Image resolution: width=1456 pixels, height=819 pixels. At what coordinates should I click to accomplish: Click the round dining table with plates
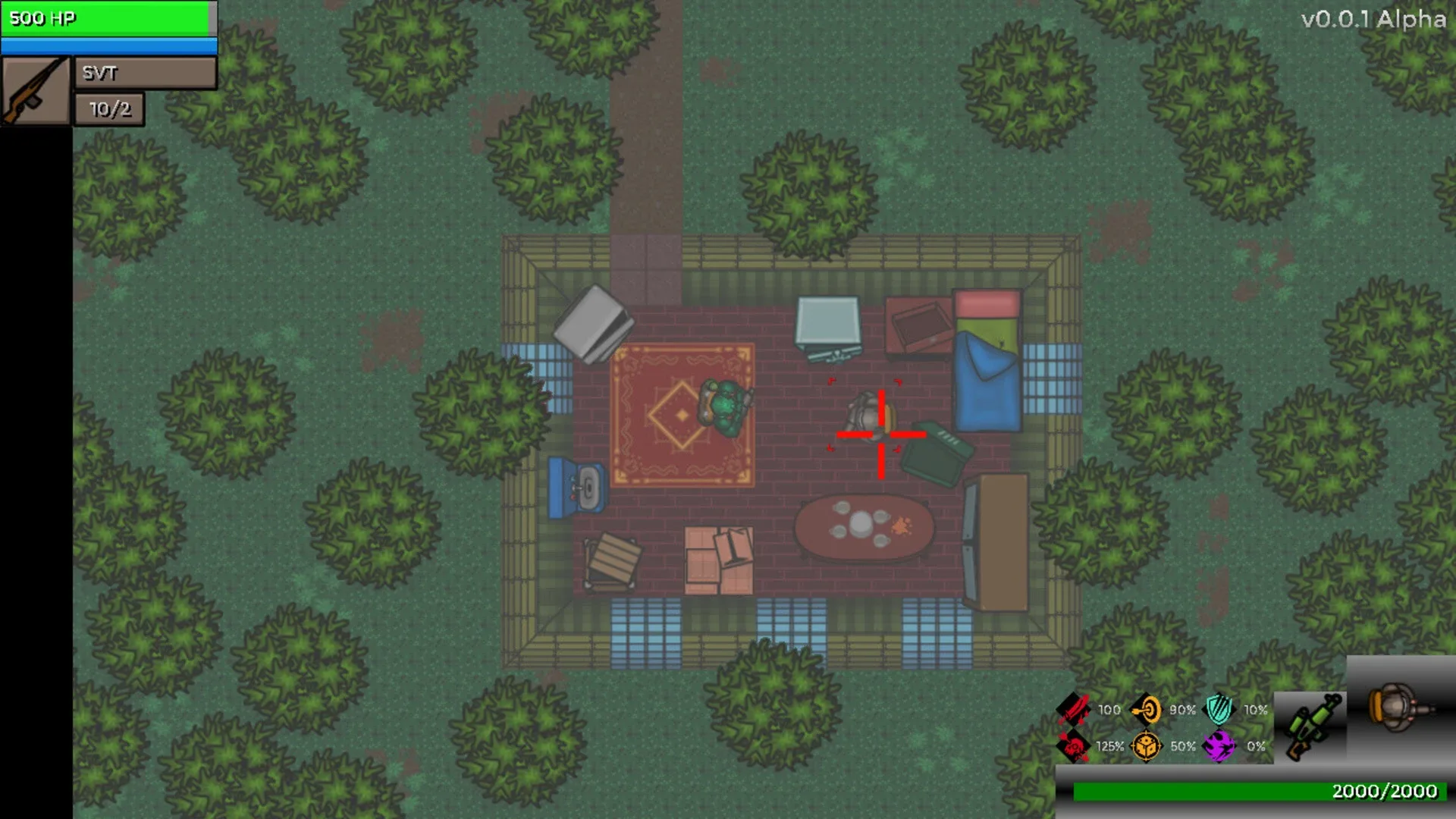coord(864,523)
